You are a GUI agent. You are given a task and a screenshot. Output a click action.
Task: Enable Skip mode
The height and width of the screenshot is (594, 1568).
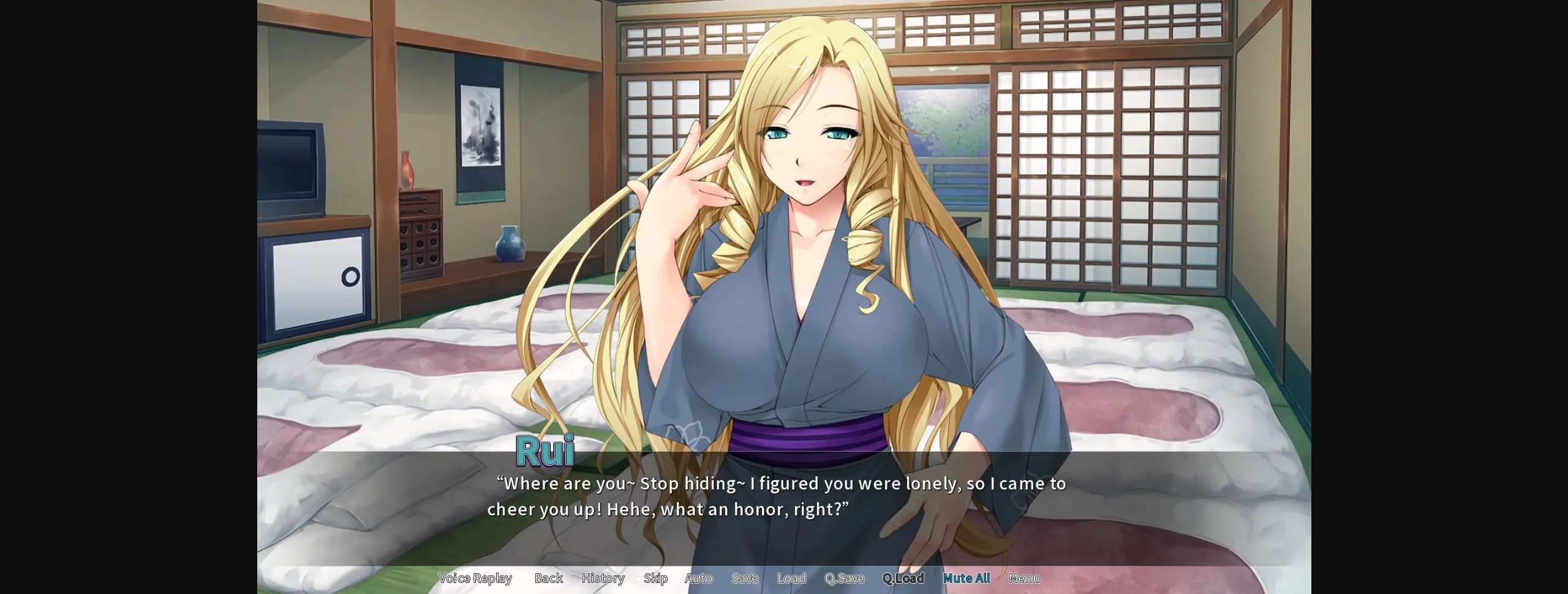coord(655,577)
